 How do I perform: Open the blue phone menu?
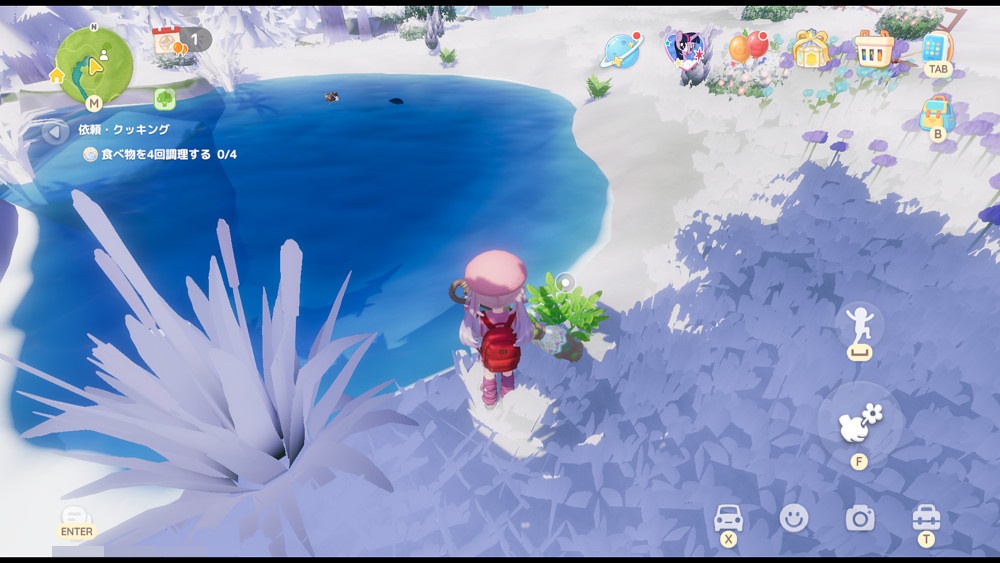tap(937, 47)
